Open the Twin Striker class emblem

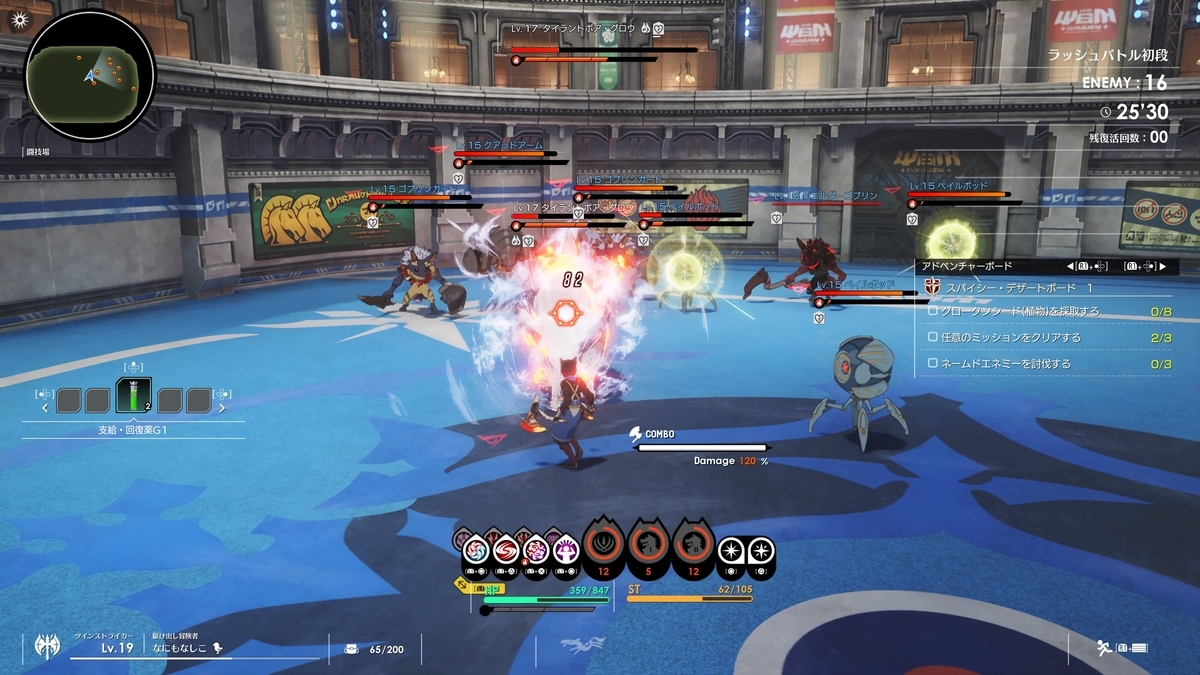[x=43, y=646]
